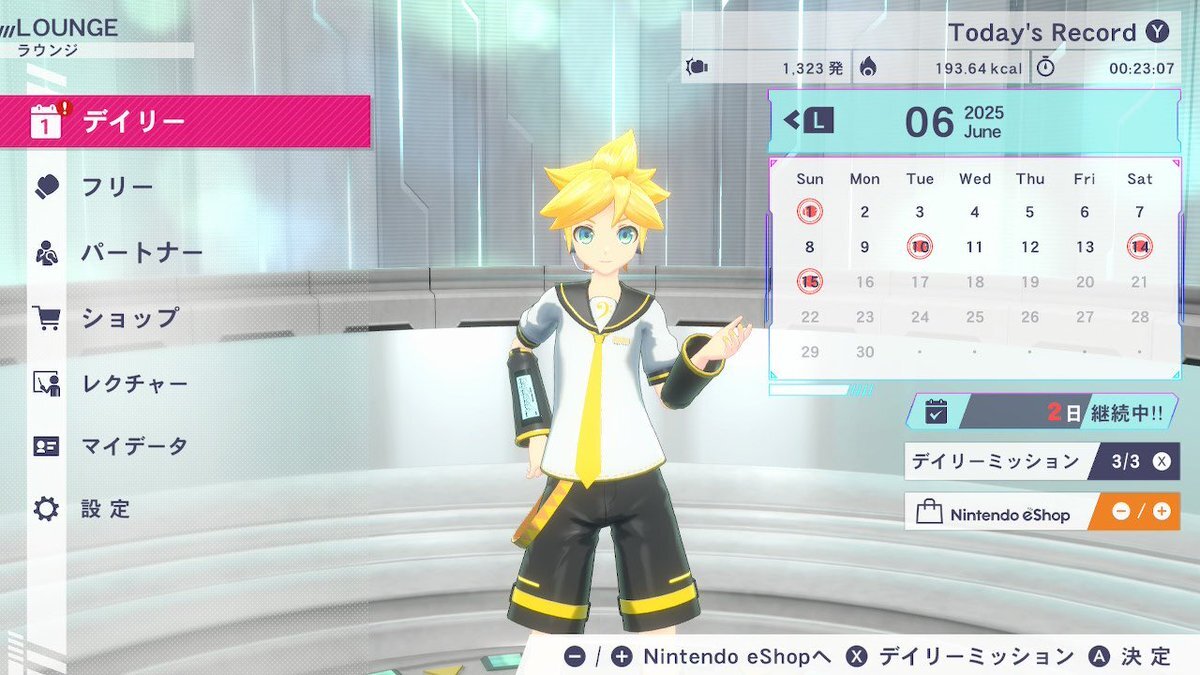Select June 10 on the calendar
Viewport: 1200px width, 675px height.
point(920,247)
